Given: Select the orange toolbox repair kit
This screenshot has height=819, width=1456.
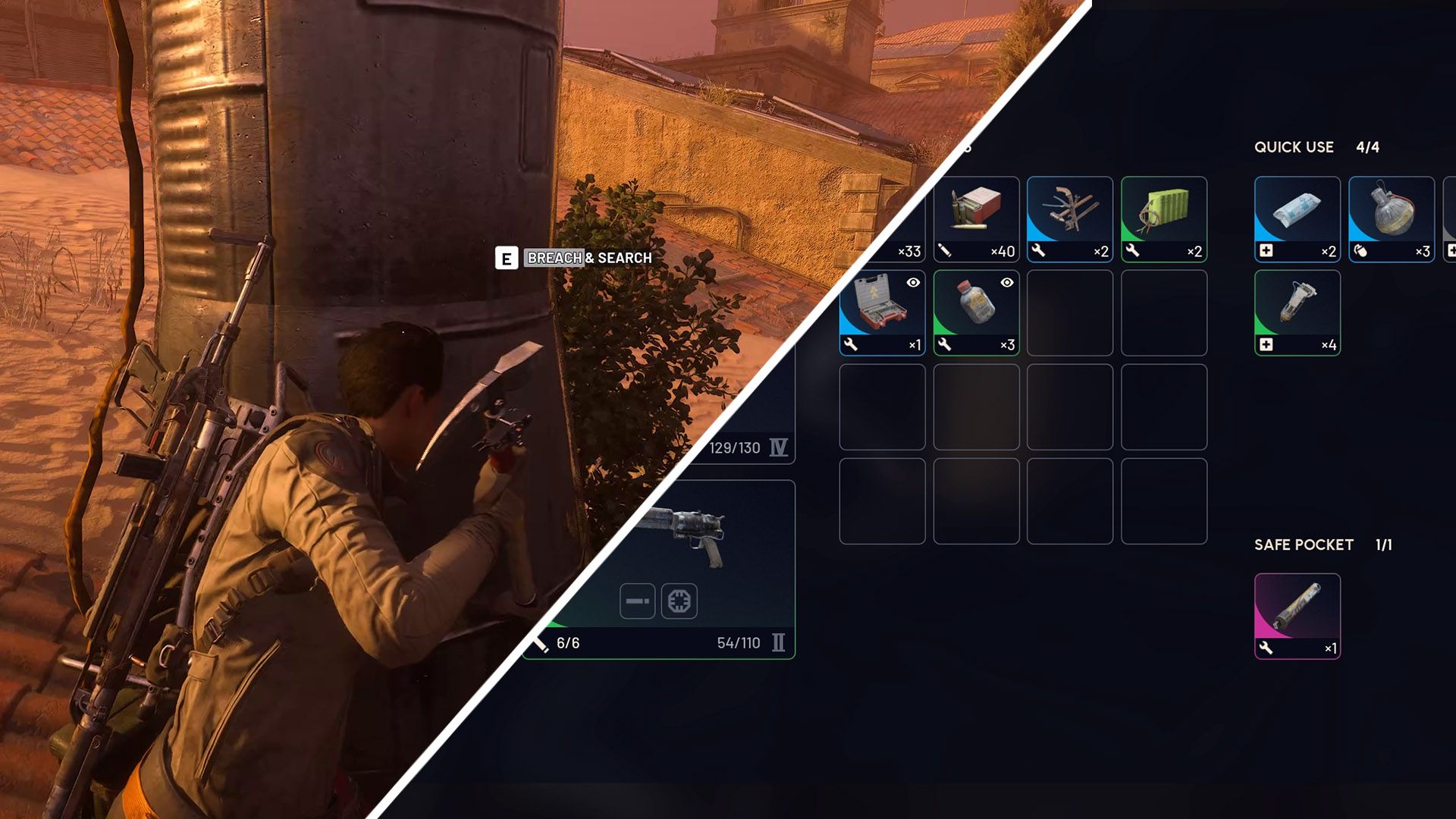Looking at the screenshot, I should tap(881, 309).
